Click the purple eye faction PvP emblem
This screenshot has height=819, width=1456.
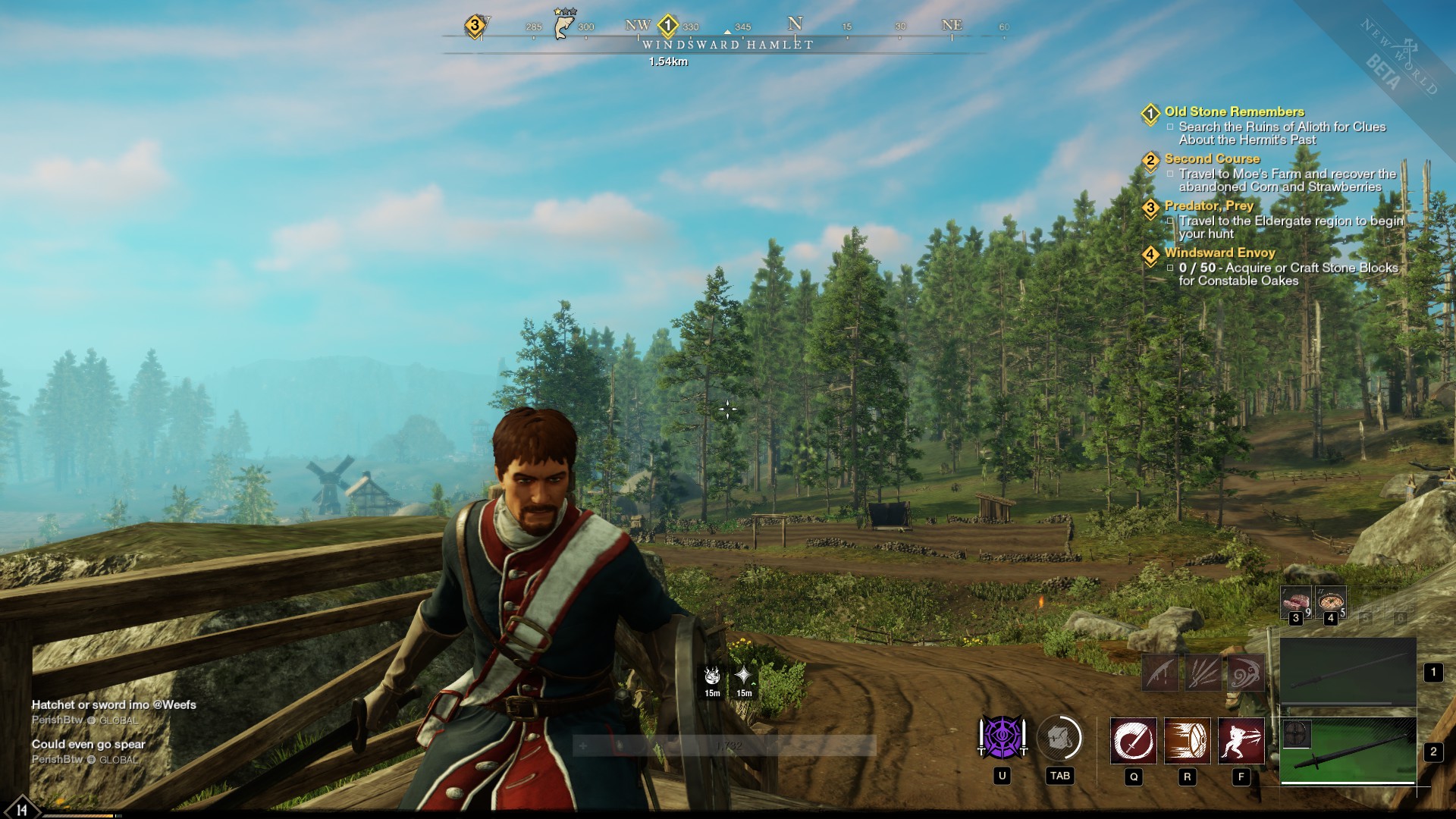pos(1002,738)
